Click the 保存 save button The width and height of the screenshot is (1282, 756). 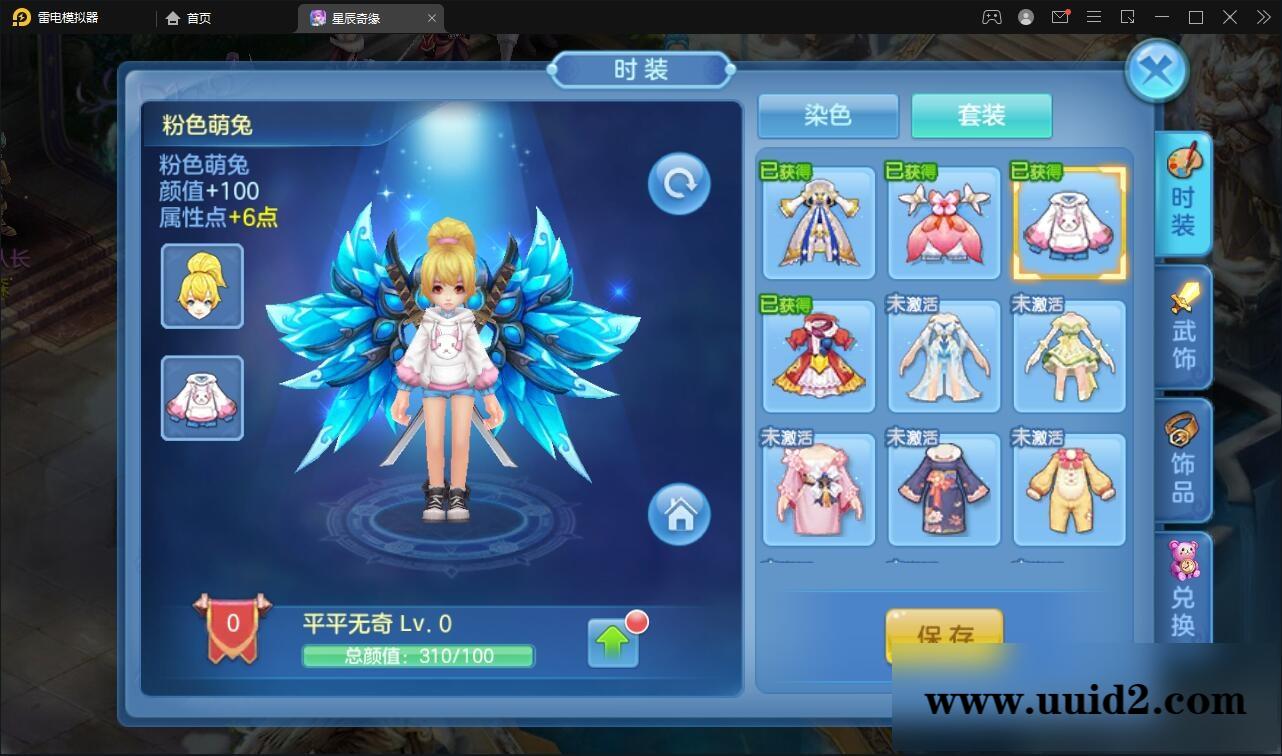[x=943, y=633]
